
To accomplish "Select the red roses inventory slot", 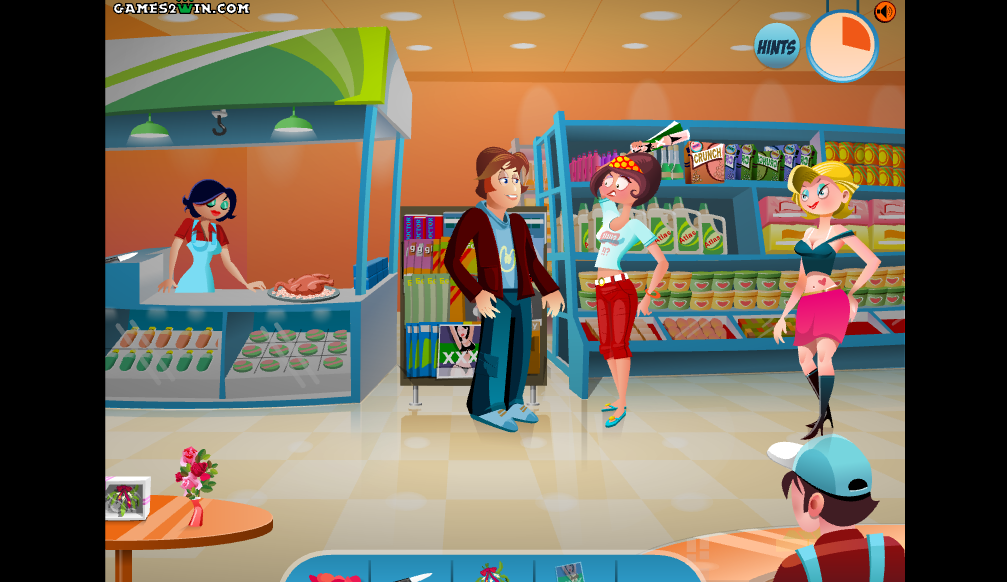I will coord(334,575).
